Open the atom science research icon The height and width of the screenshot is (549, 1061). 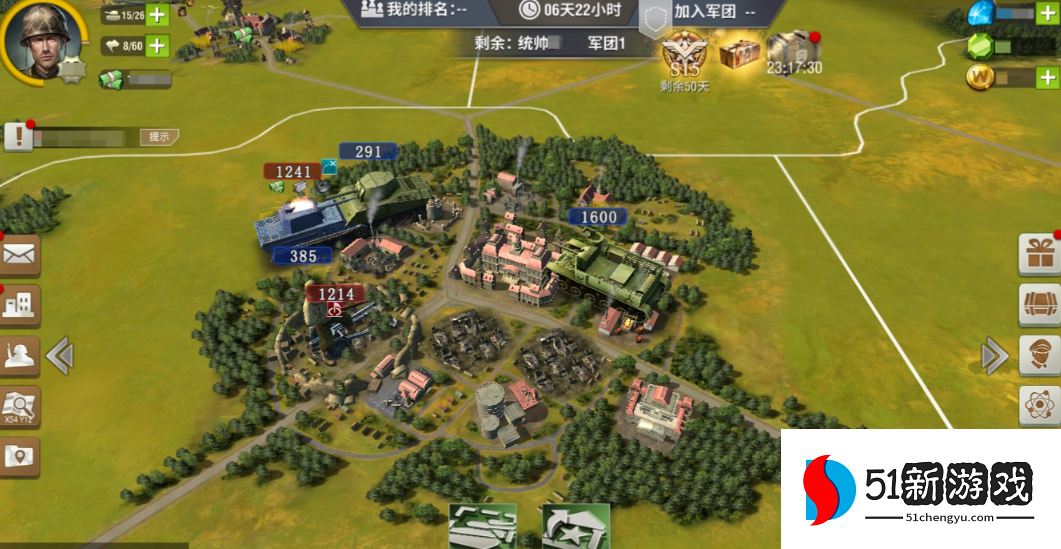click(1040, 405)
